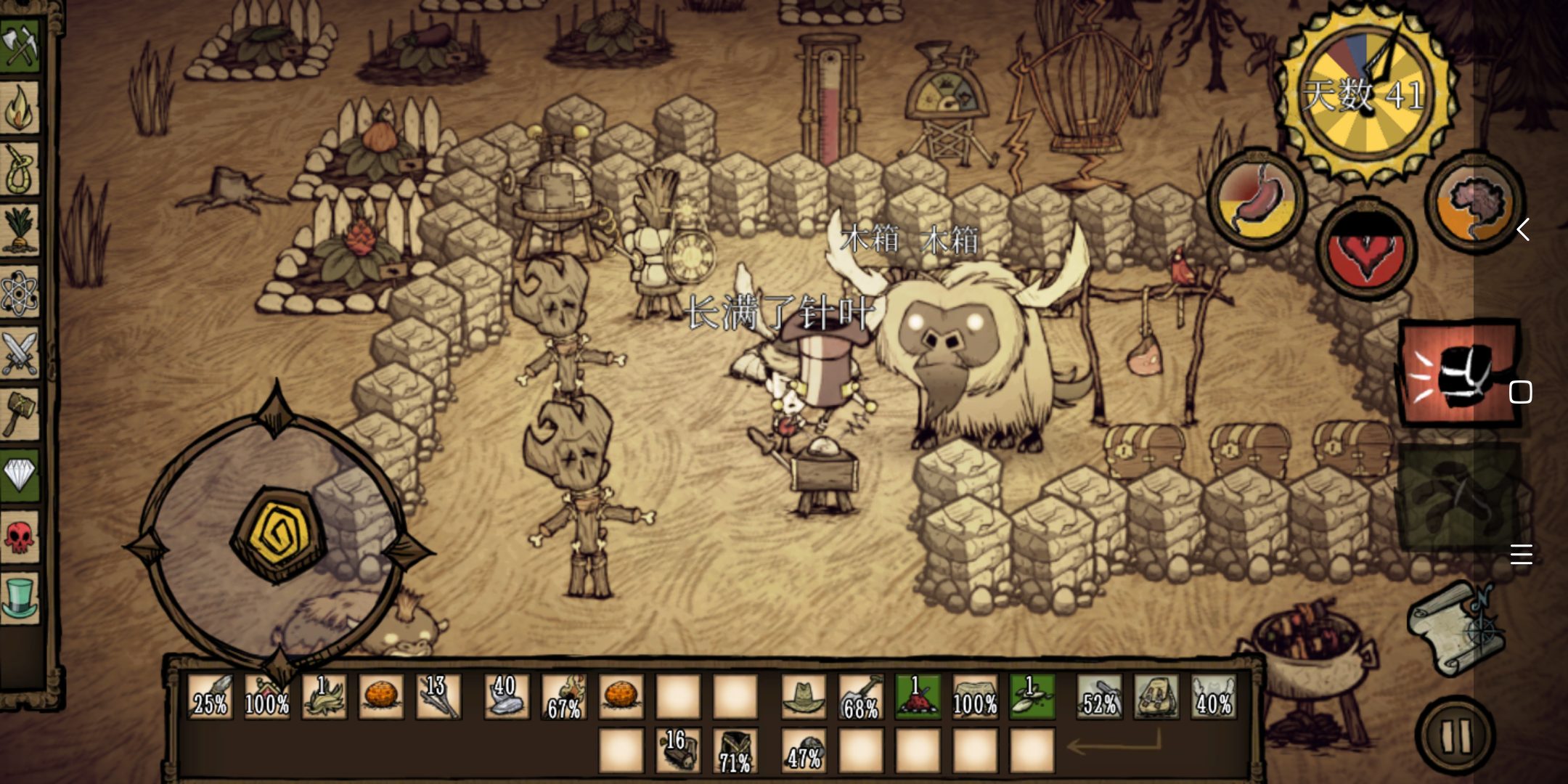Choose the shovel at 68% durability
Screen dimensions: 1568x784
point(861,696)
